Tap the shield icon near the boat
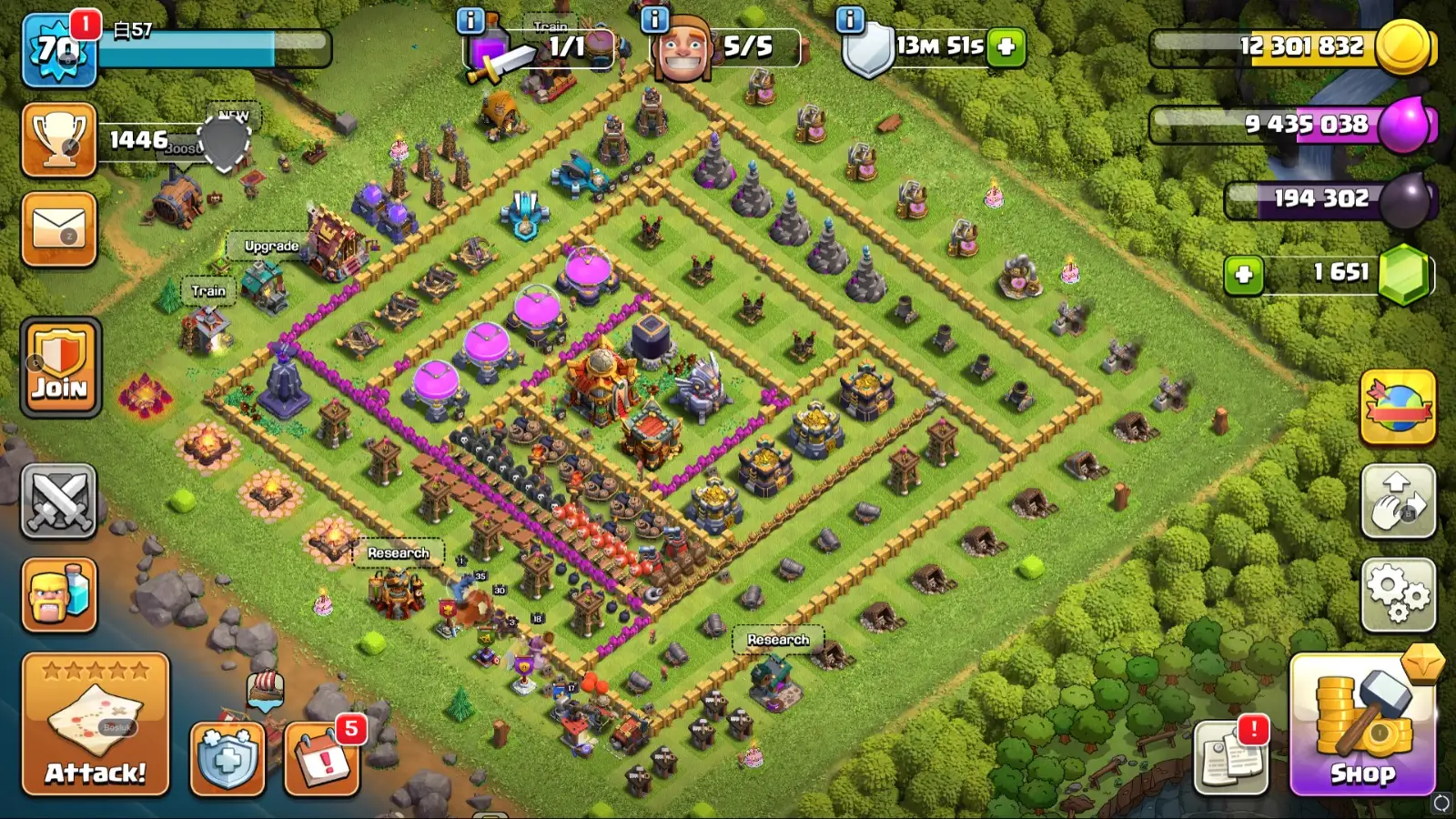The height and width of the screenshot is (819, 1456). [x=226, y=758]
